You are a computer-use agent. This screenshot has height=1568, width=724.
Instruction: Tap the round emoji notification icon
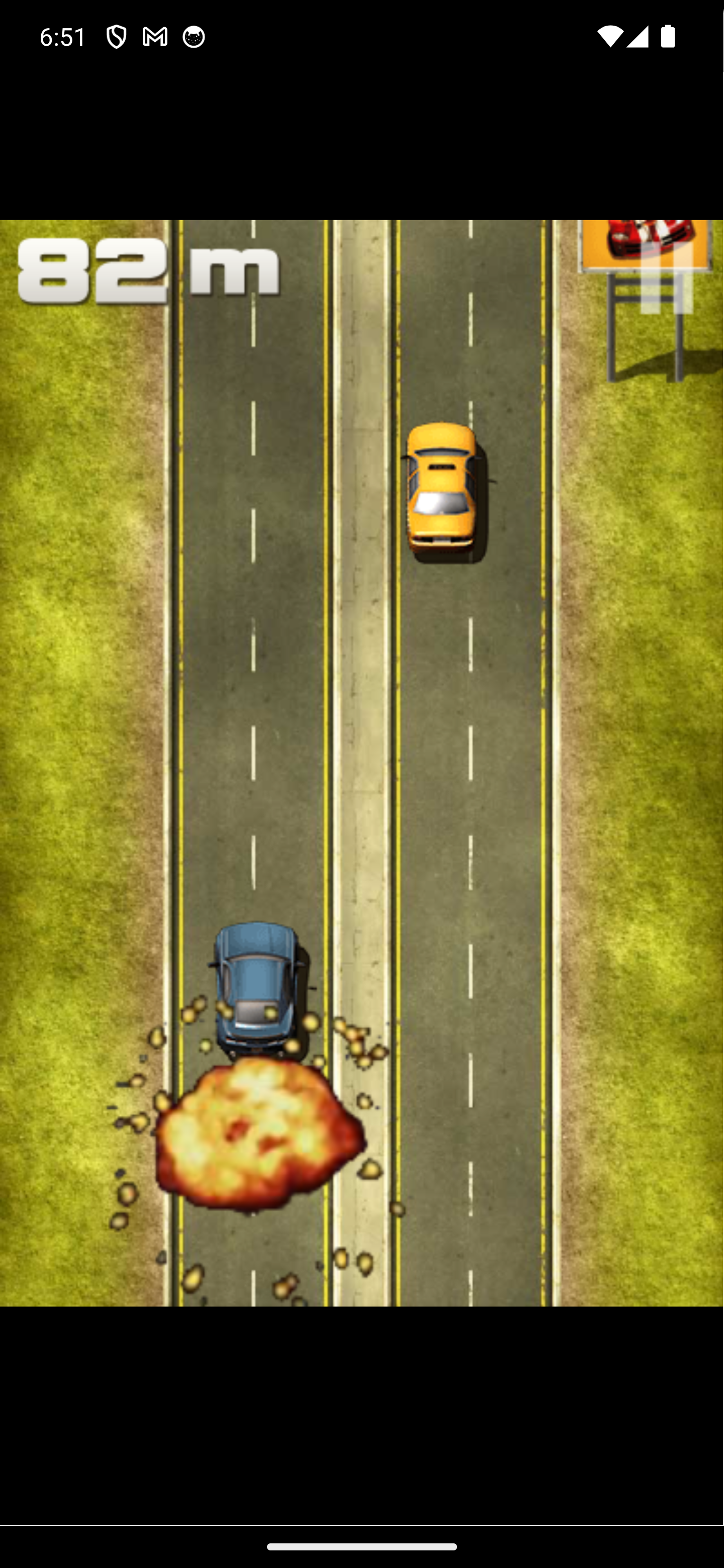[x=193, y=37]
